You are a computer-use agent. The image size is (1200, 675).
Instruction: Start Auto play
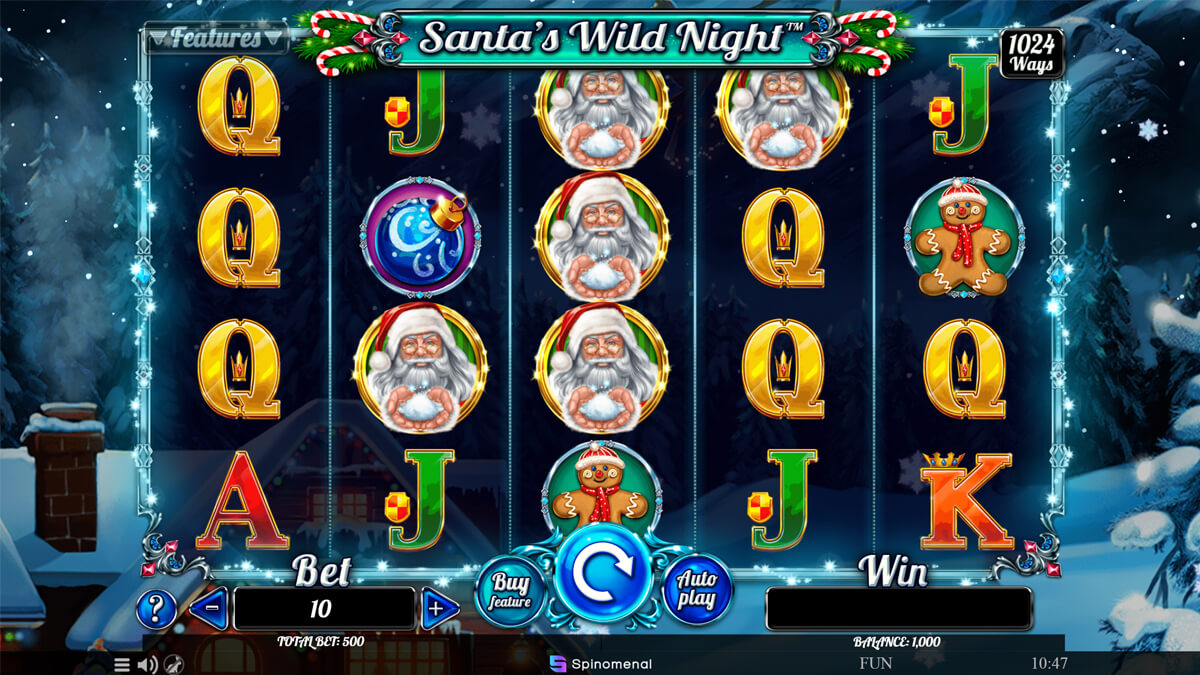(x=697, y=592)
